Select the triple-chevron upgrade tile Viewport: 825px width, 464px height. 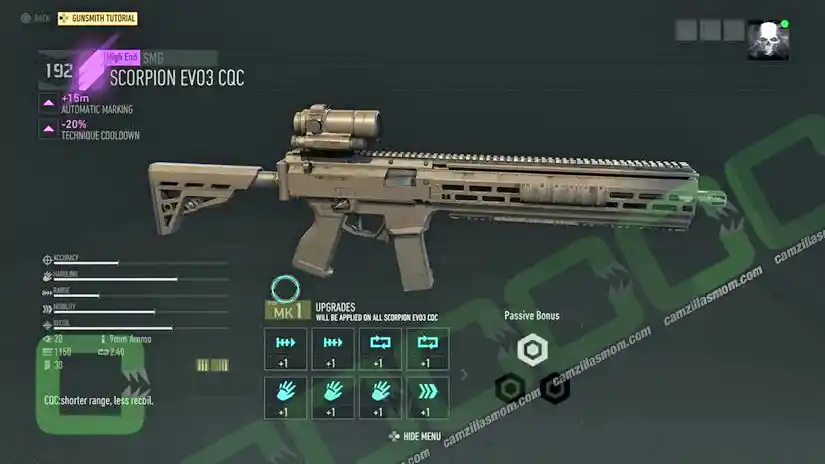pyautogui.click(x=426, y=397)
